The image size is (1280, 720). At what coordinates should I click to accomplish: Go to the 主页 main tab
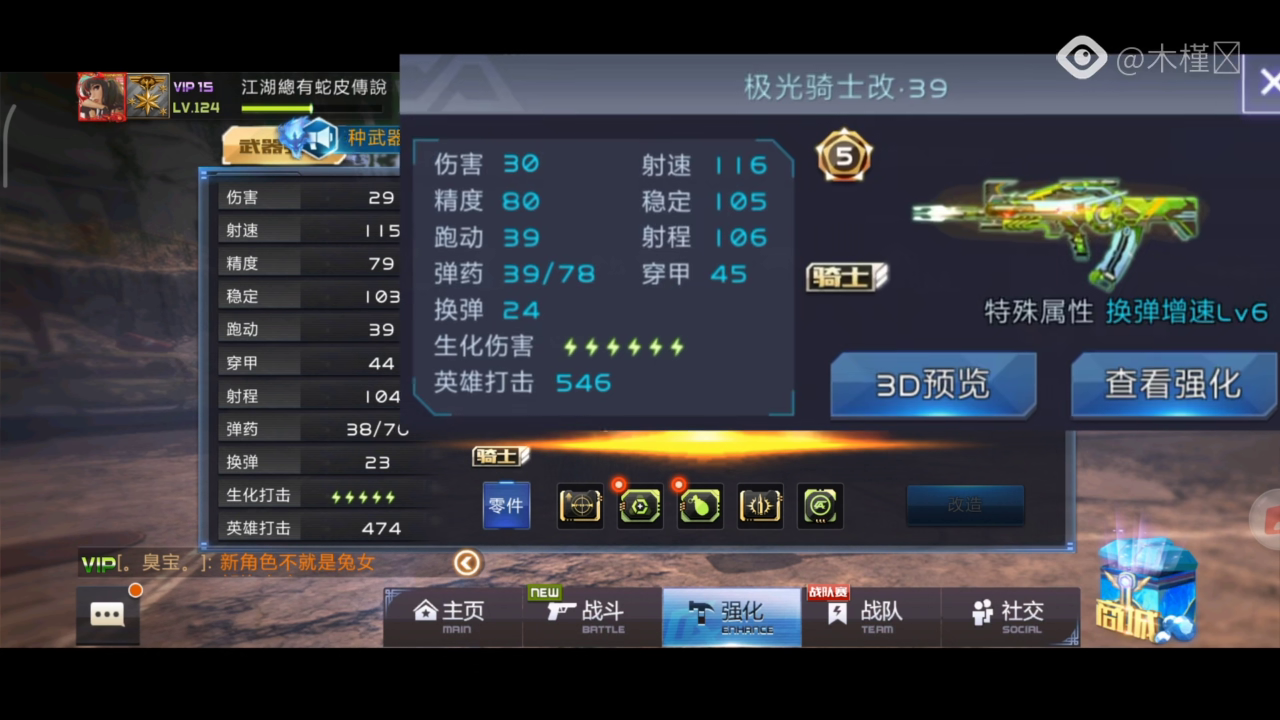[452, 616]
